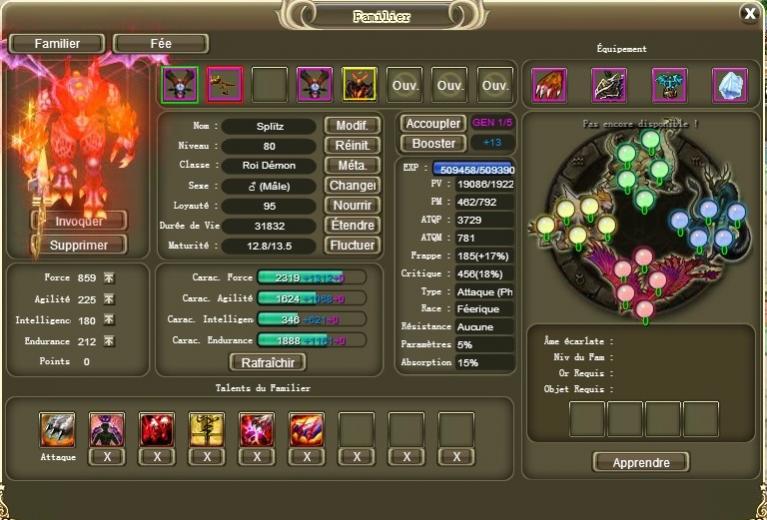
Task: Click the Supprimer button
Action: tap(79, 245)
